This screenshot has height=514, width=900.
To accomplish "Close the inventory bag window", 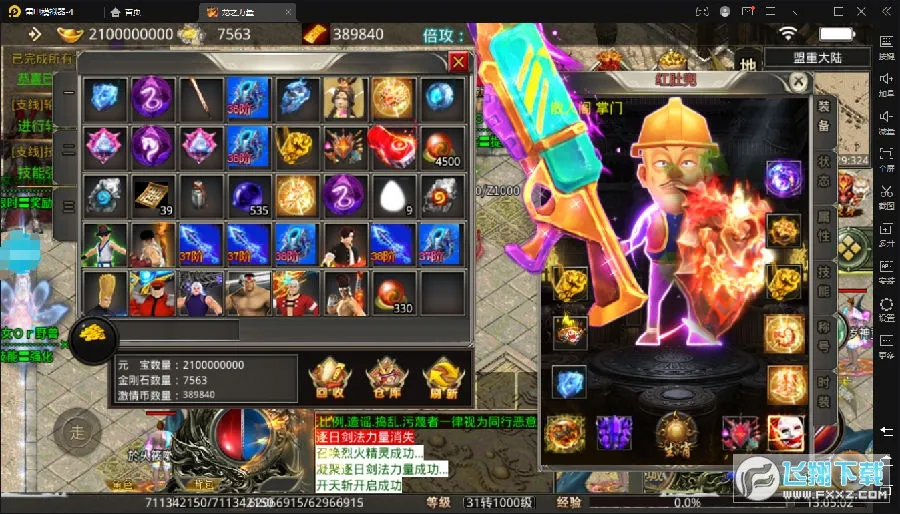I will [458, 63].
